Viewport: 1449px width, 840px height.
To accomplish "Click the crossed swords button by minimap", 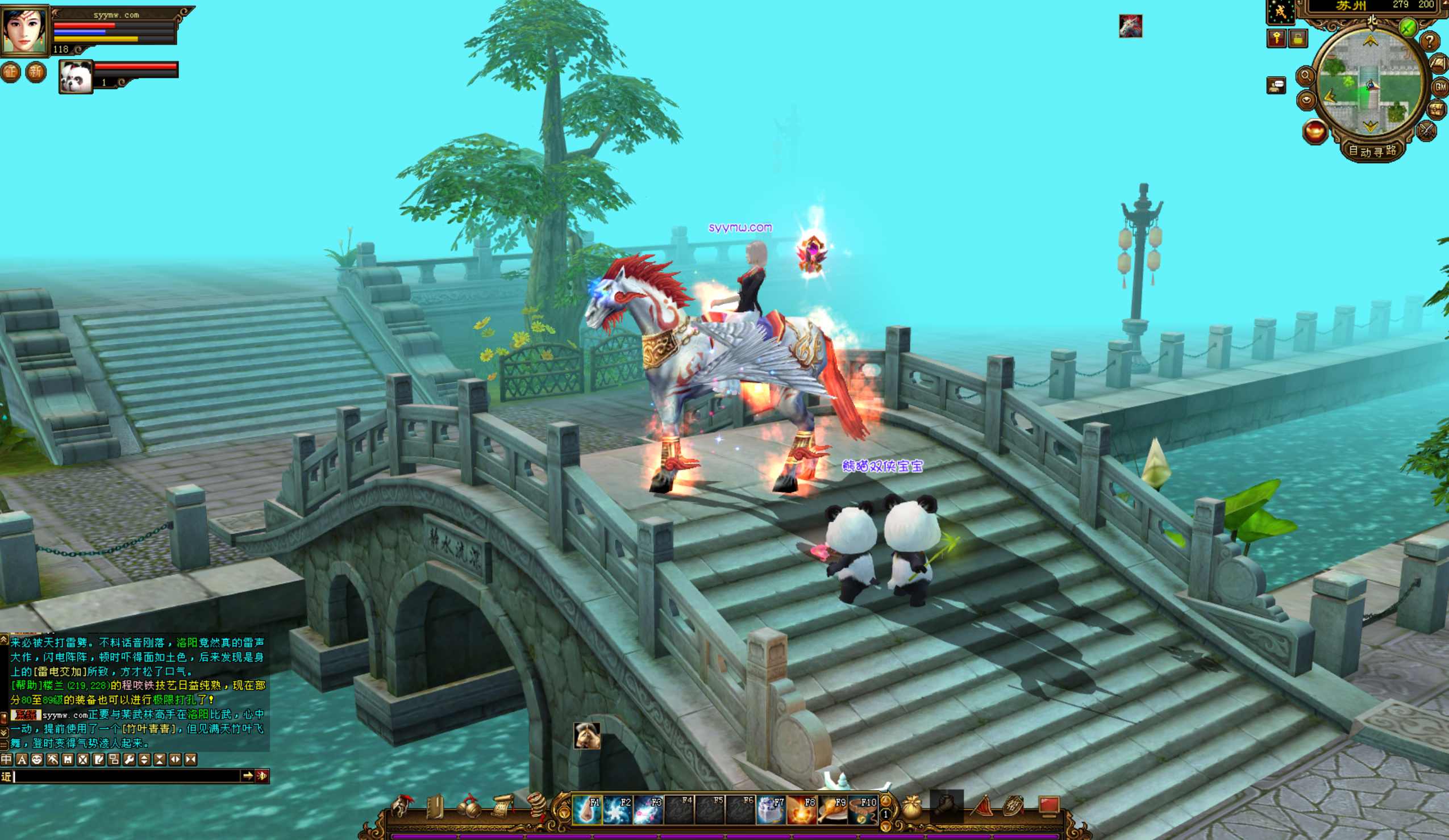I will 1427,131.
